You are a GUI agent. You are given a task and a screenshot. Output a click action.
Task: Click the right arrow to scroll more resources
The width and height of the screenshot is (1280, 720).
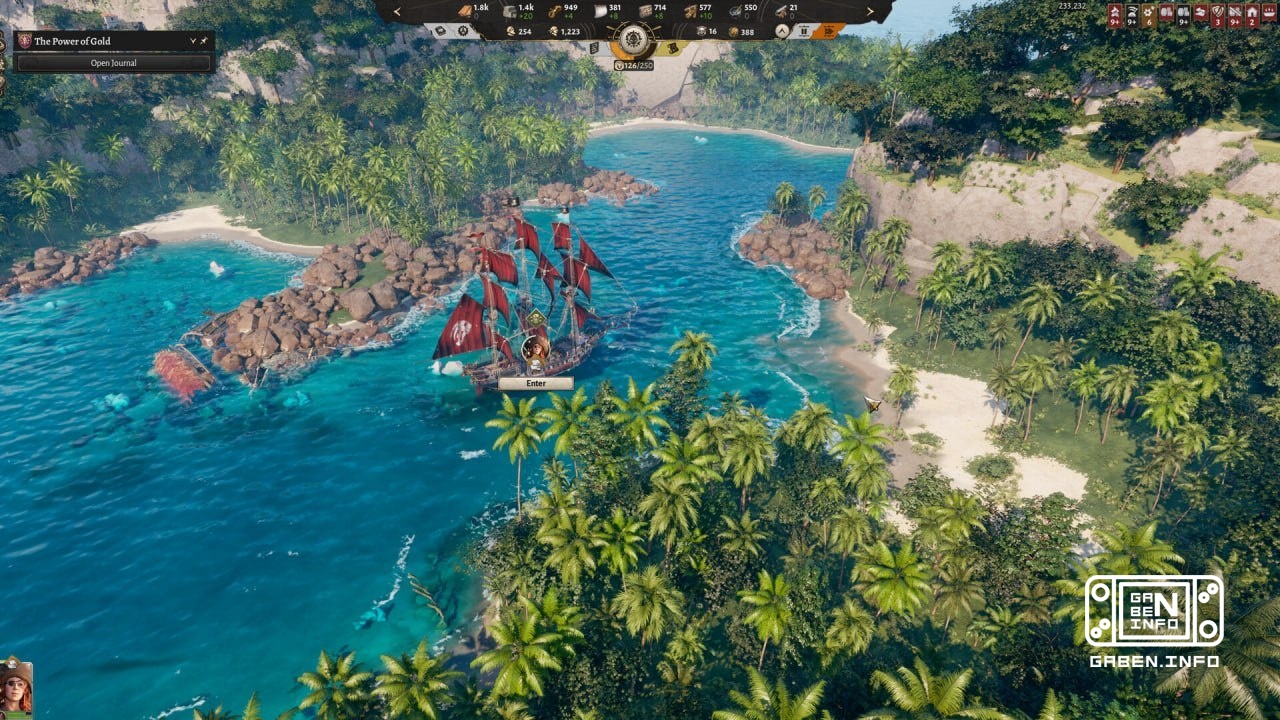pos(871,11)
